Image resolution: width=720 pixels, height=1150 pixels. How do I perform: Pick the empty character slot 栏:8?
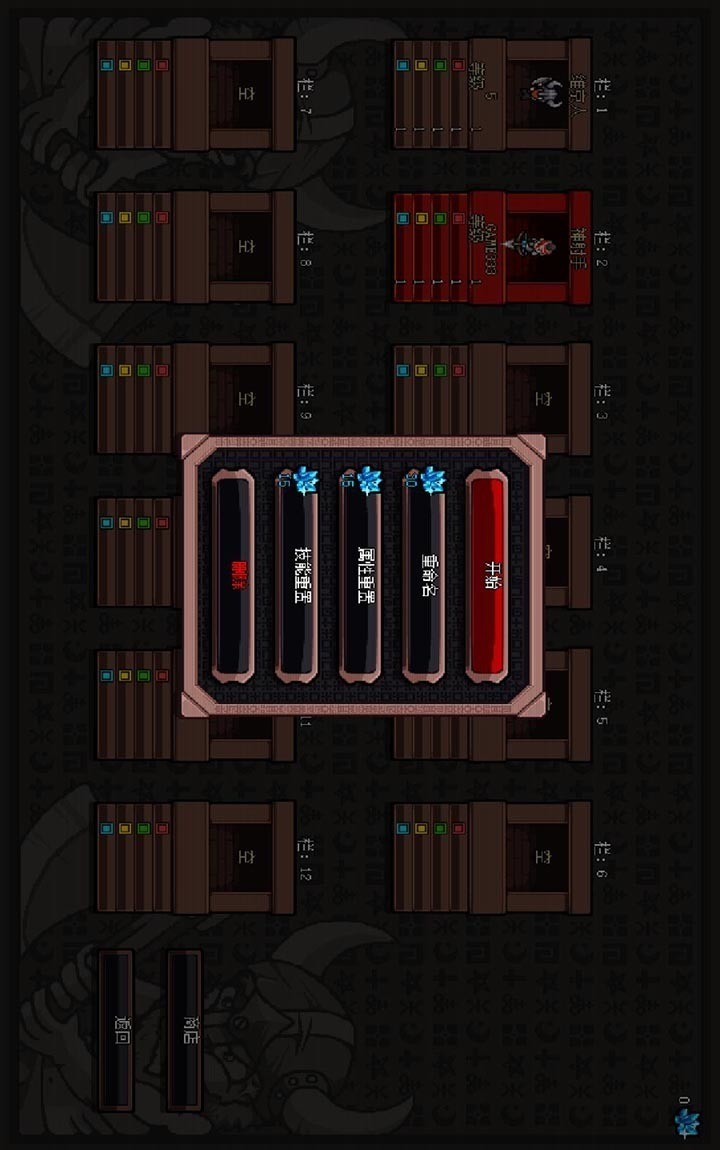(x=196, y=246)
